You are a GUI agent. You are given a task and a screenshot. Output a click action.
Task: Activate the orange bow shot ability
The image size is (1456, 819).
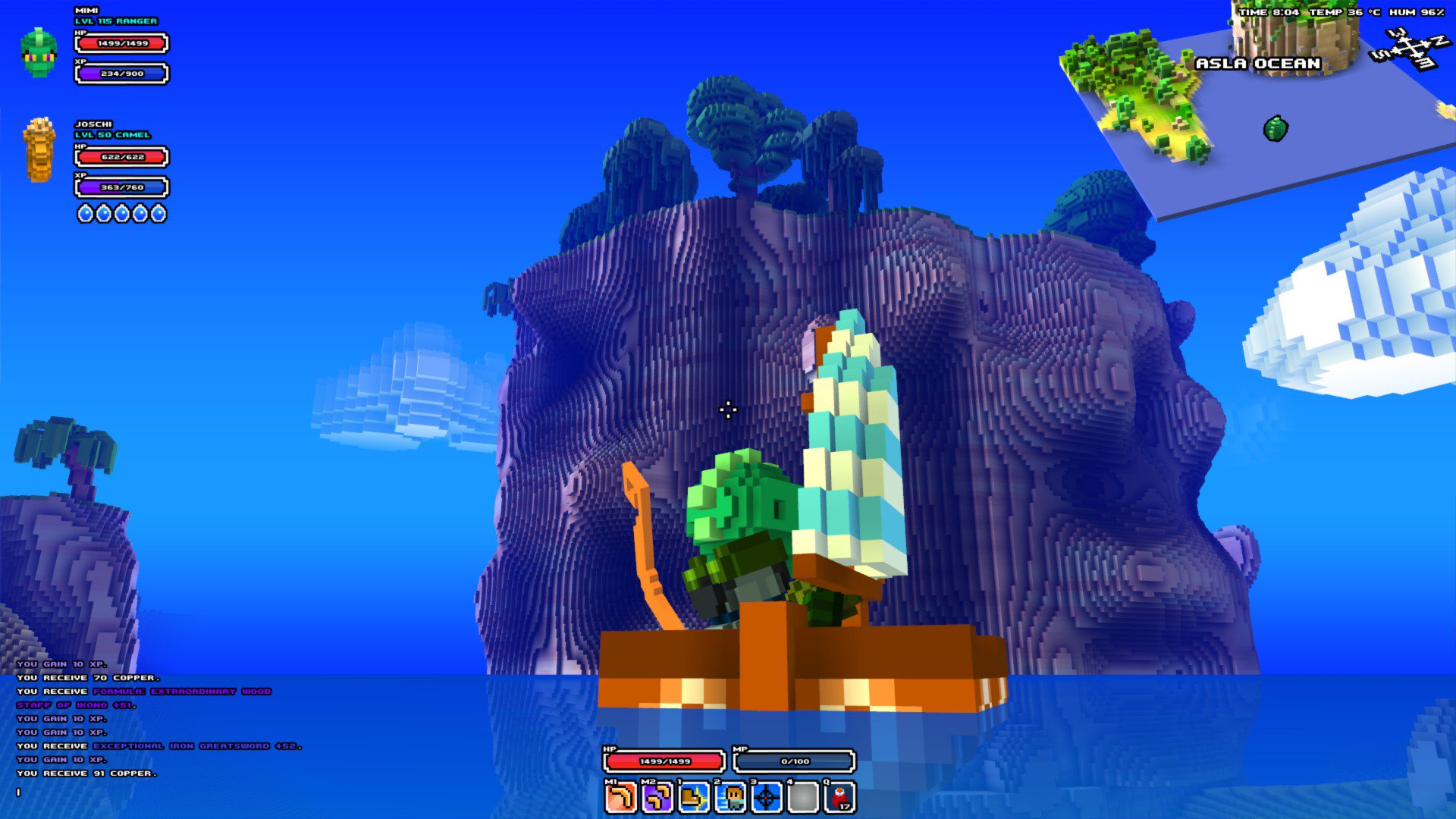click(620, 798)
